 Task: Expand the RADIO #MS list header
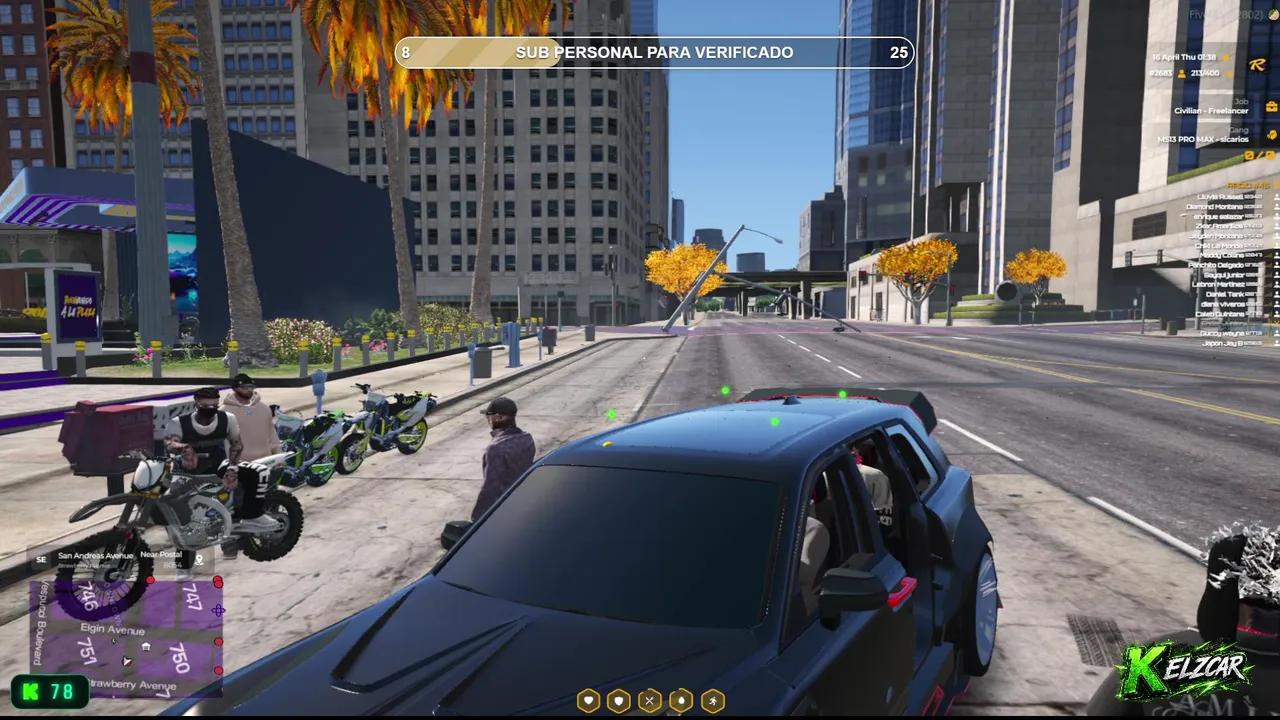pyautogui.click(x=1249, y=185)
